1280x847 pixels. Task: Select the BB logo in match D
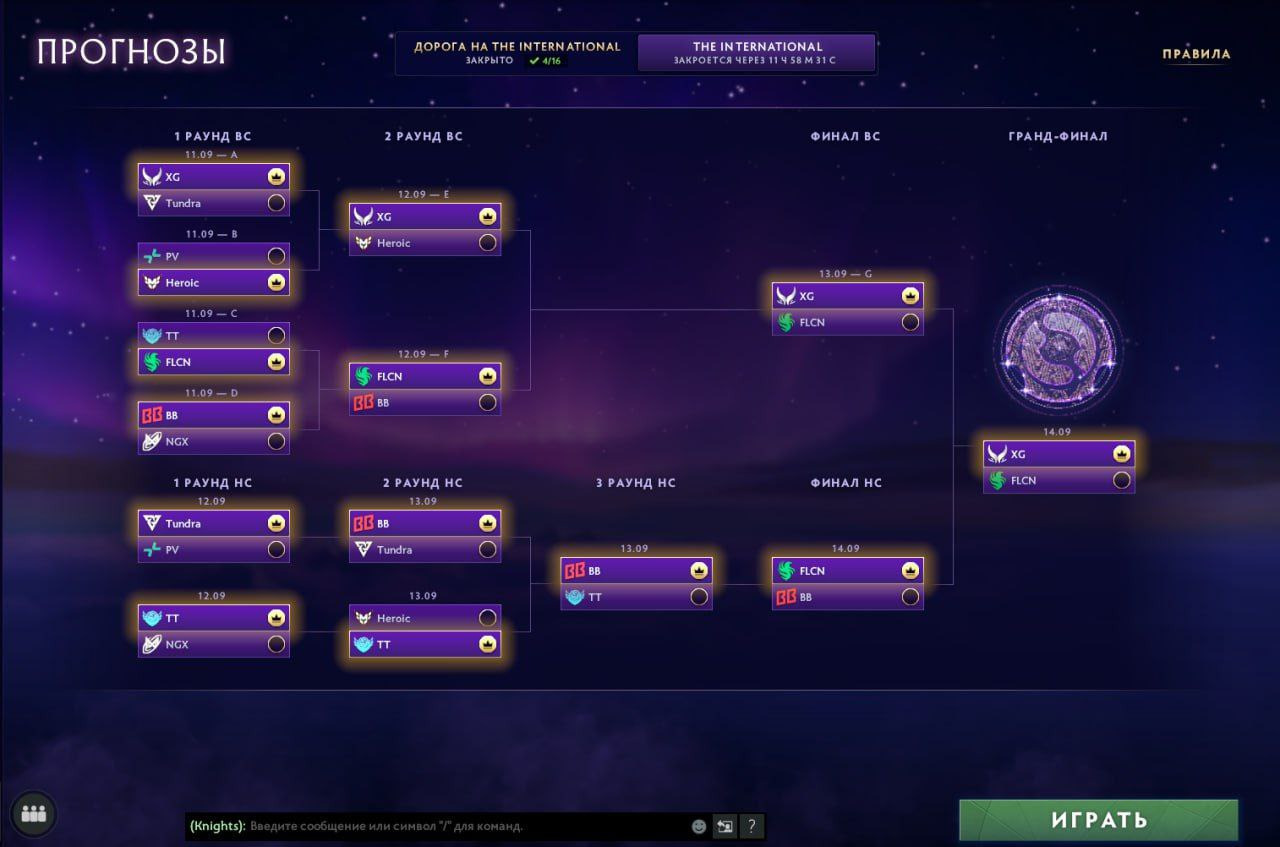tap(153, 414)
